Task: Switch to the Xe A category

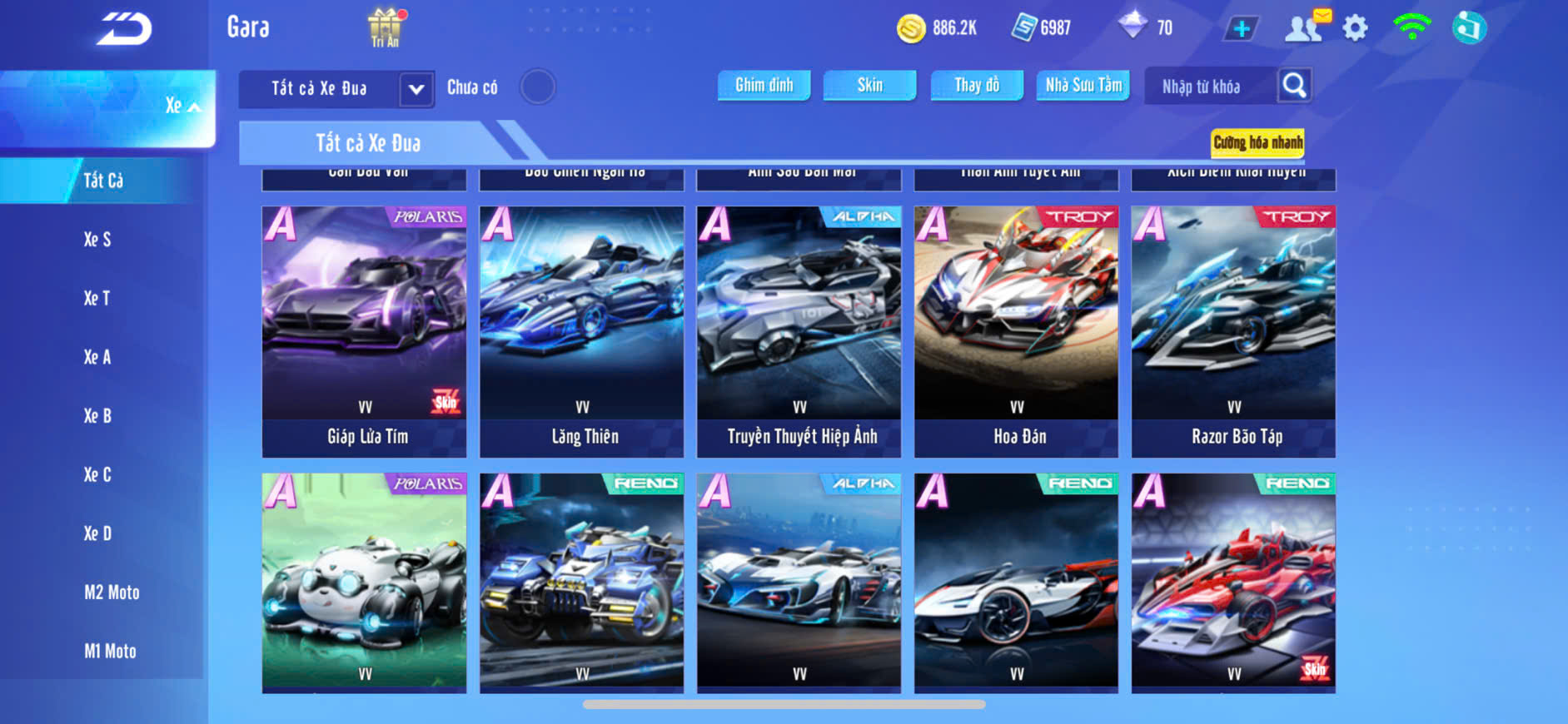Action: pyautogui.click(x=97, y=357)
